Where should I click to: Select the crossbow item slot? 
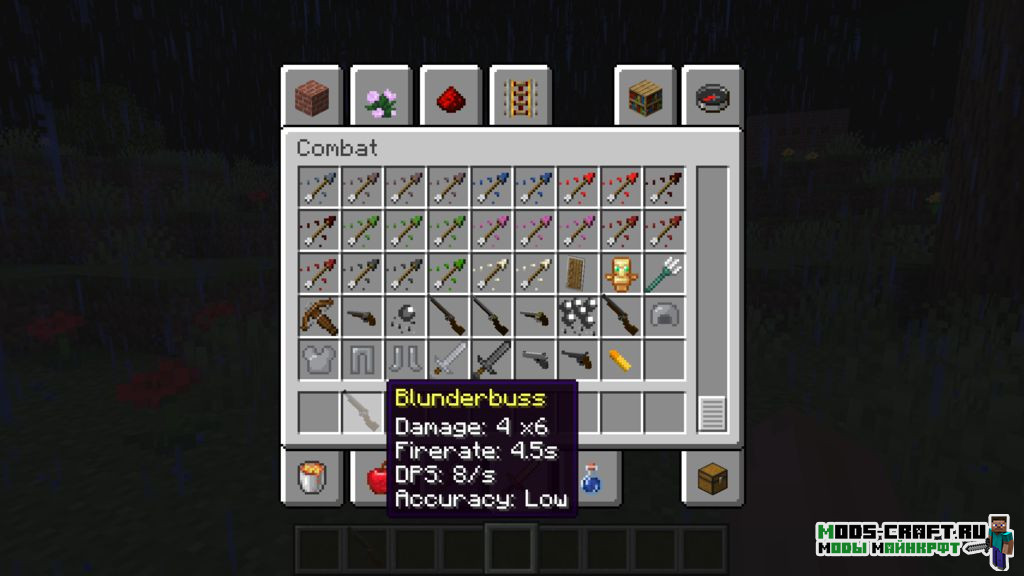[x=319, y=317]
